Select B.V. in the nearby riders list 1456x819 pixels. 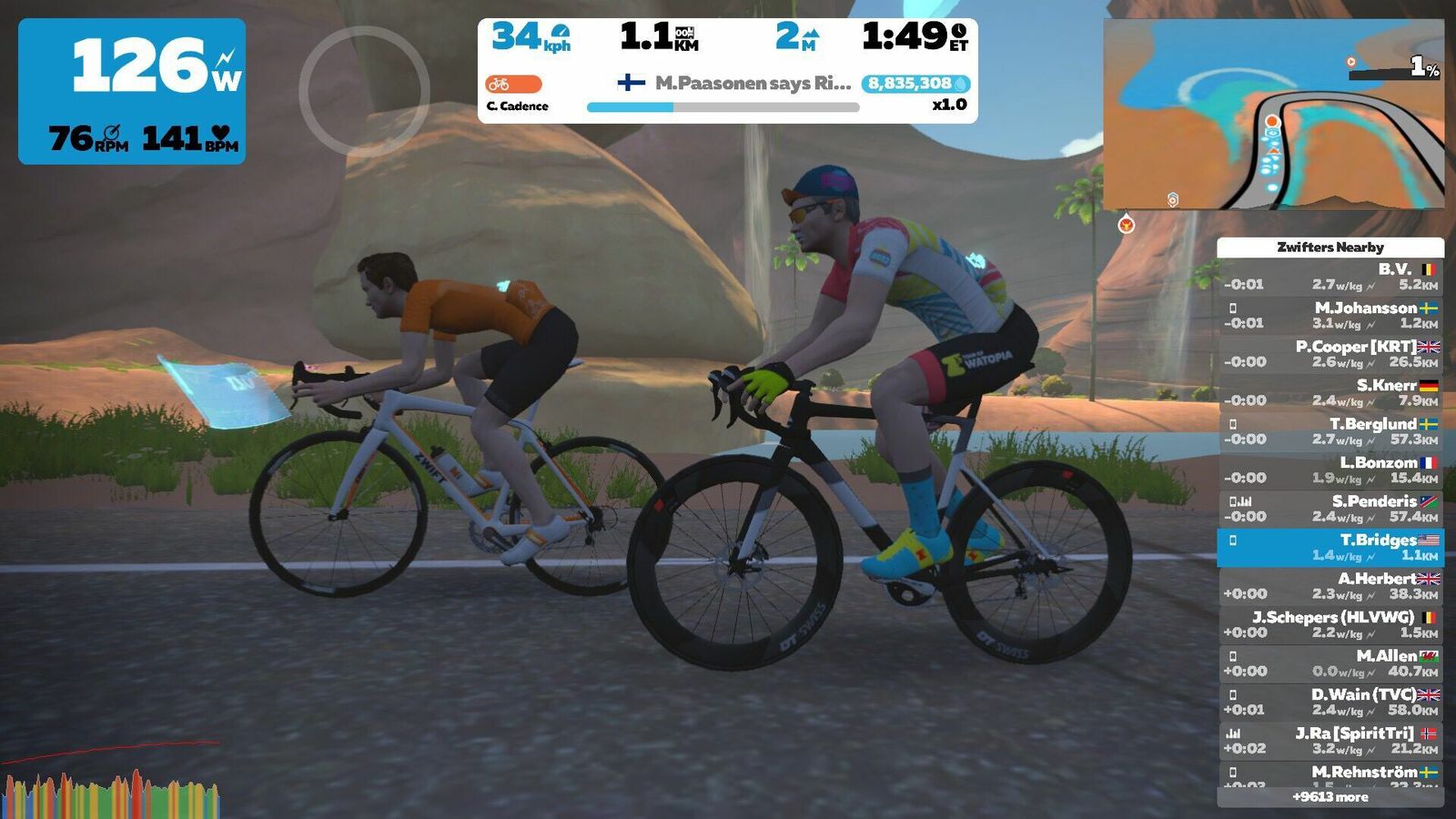click(x=1330, y=277)
